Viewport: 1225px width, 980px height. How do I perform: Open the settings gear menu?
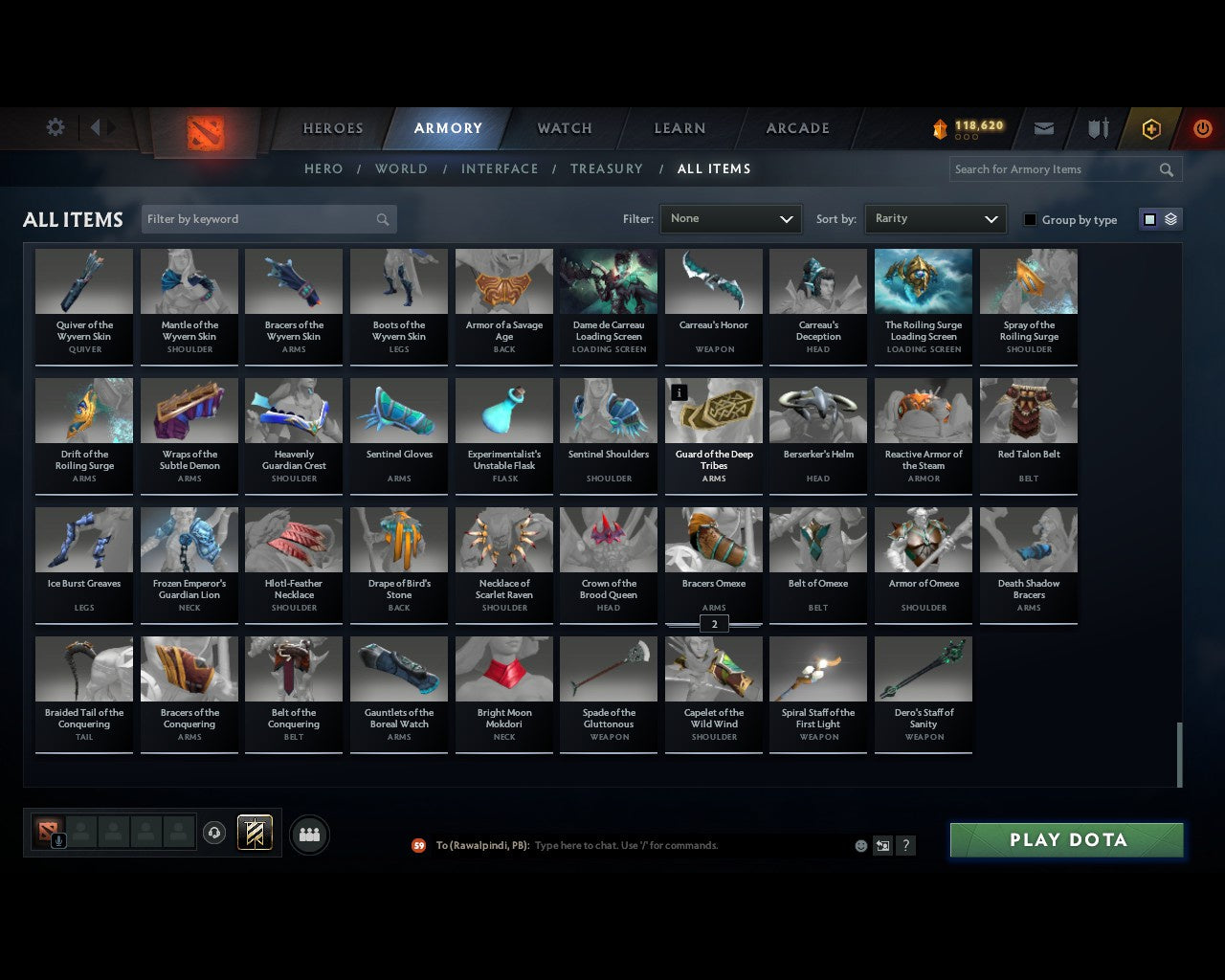(55, 127)
